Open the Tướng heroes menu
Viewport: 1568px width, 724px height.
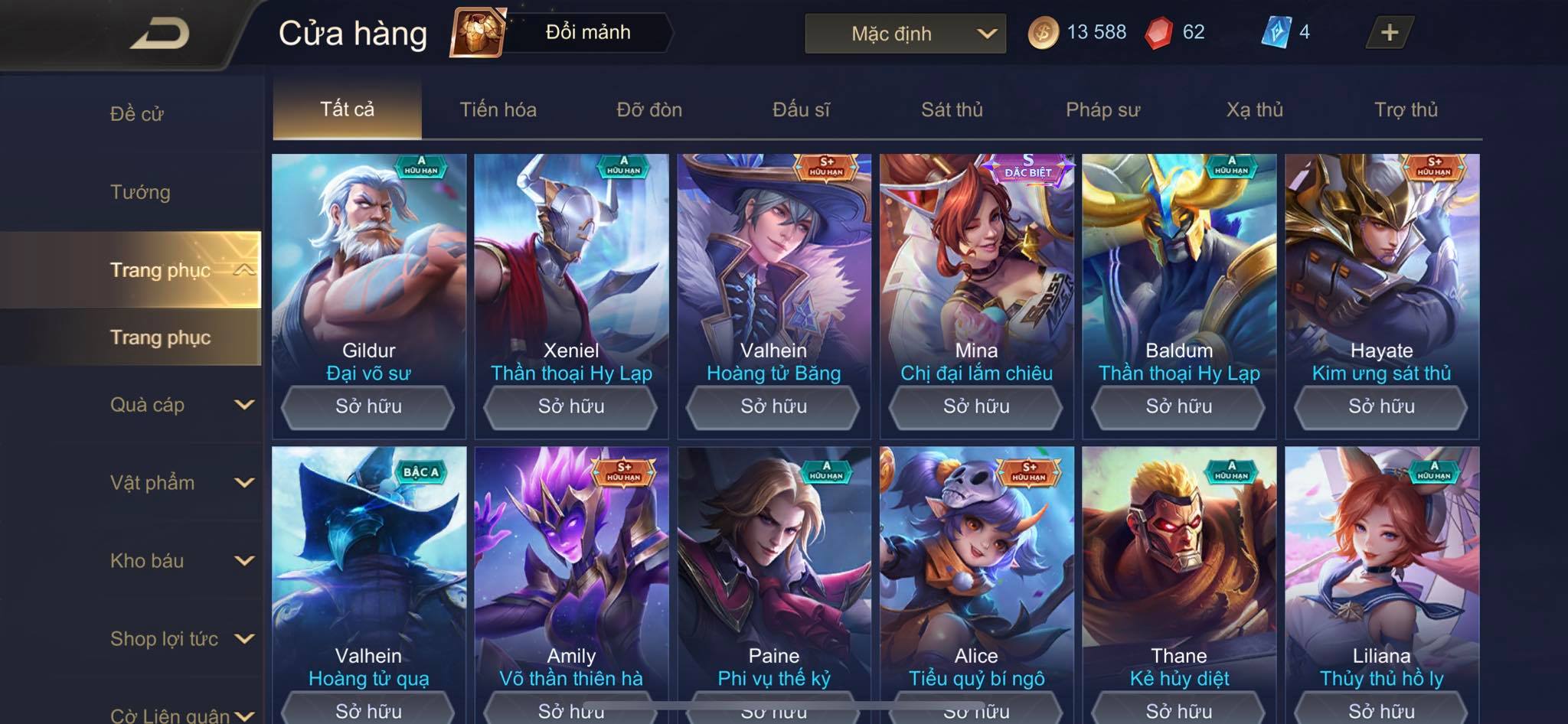click(x=140, y=192)
